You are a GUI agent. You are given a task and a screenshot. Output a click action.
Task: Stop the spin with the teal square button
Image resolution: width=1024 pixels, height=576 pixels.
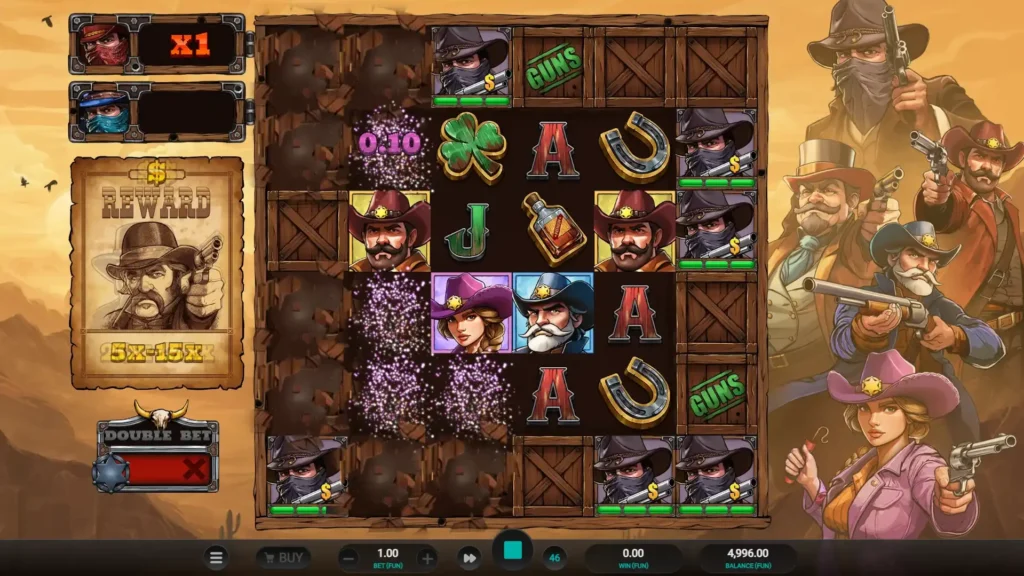coord(512,551)
